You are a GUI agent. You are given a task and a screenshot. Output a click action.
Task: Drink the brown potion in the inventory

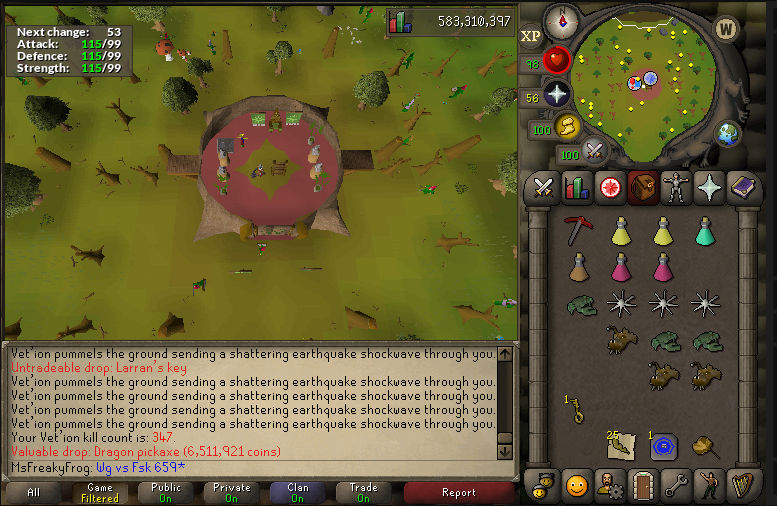tap(577, 267)
